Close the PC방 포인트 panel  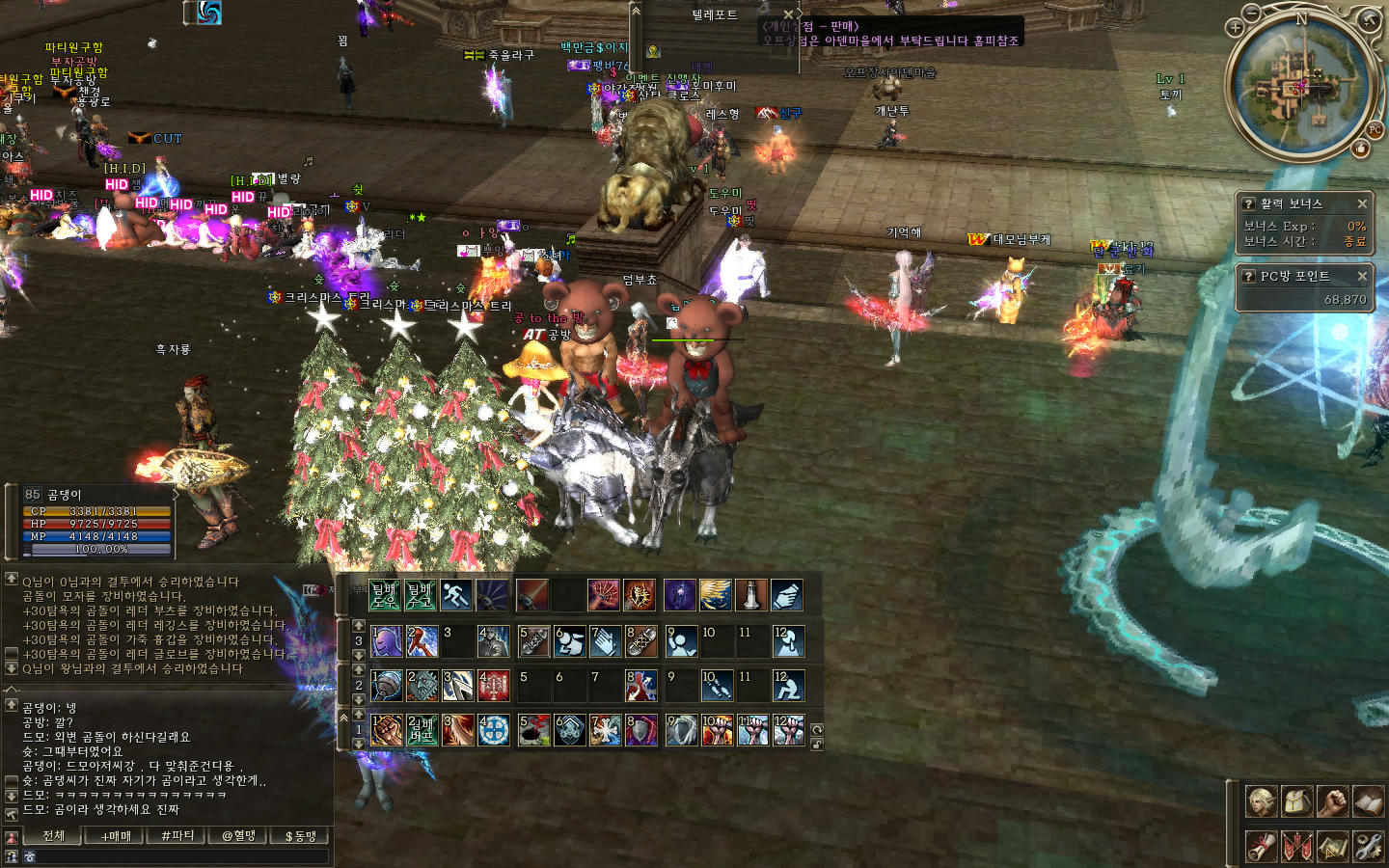click(1362, 276)
